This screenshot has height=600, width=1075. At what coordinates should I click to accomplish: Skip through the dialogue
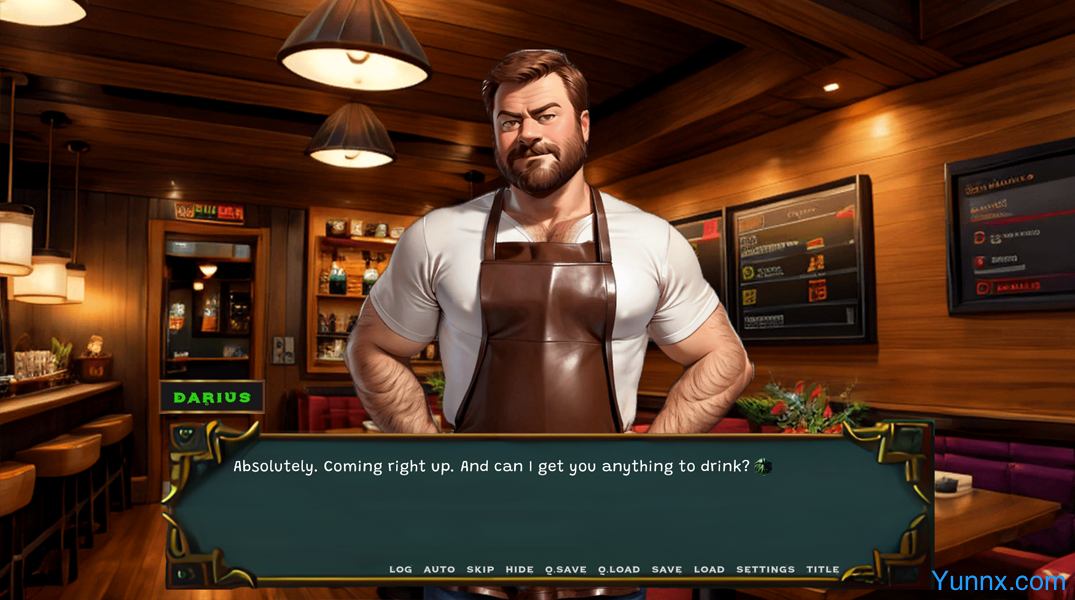point(480,570)
